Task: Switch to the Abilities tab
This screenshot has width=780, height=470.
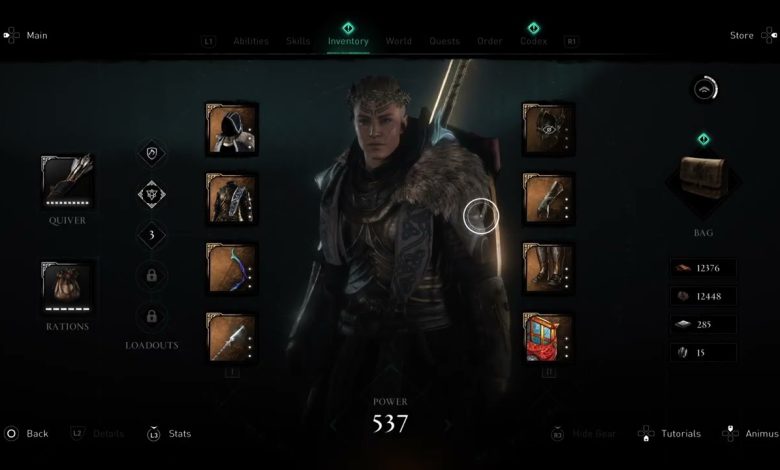Action: (x=250, y=41)
